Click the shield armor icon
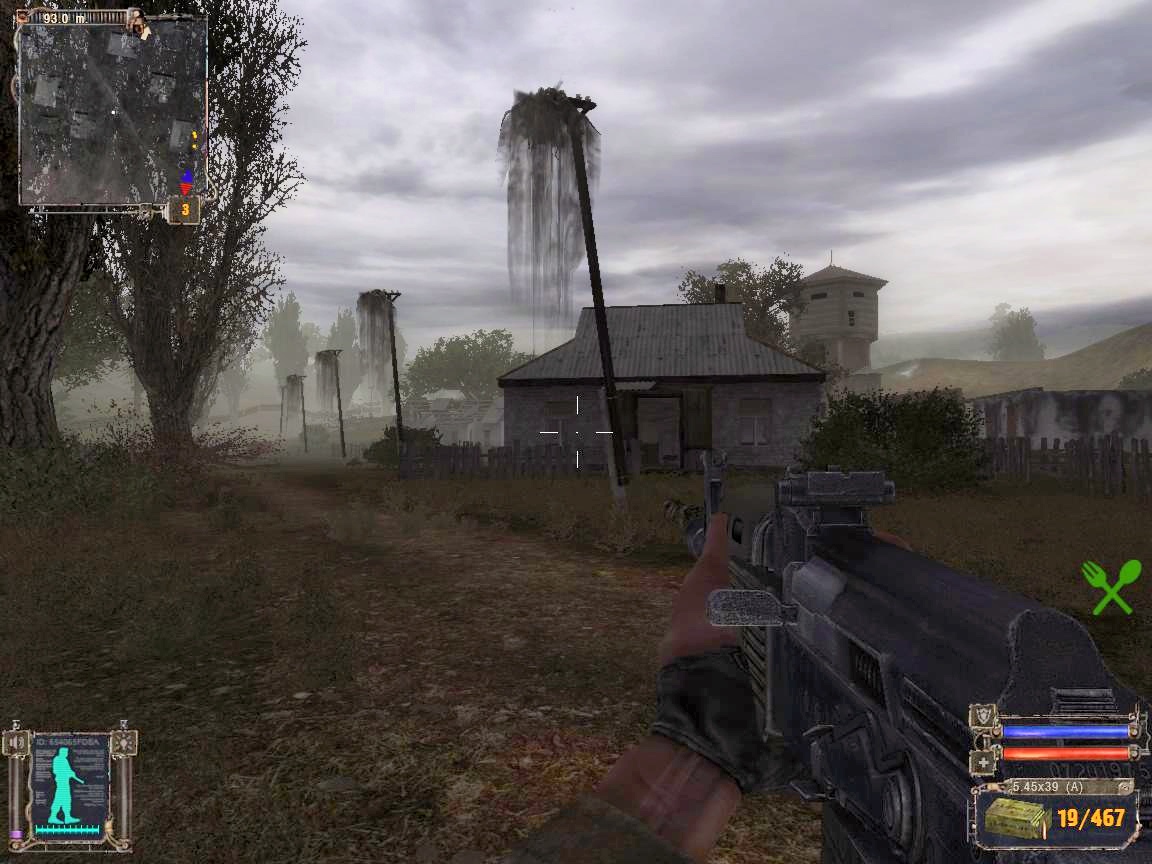This screenshot has height=864, width=1152. tap(983, 717)
